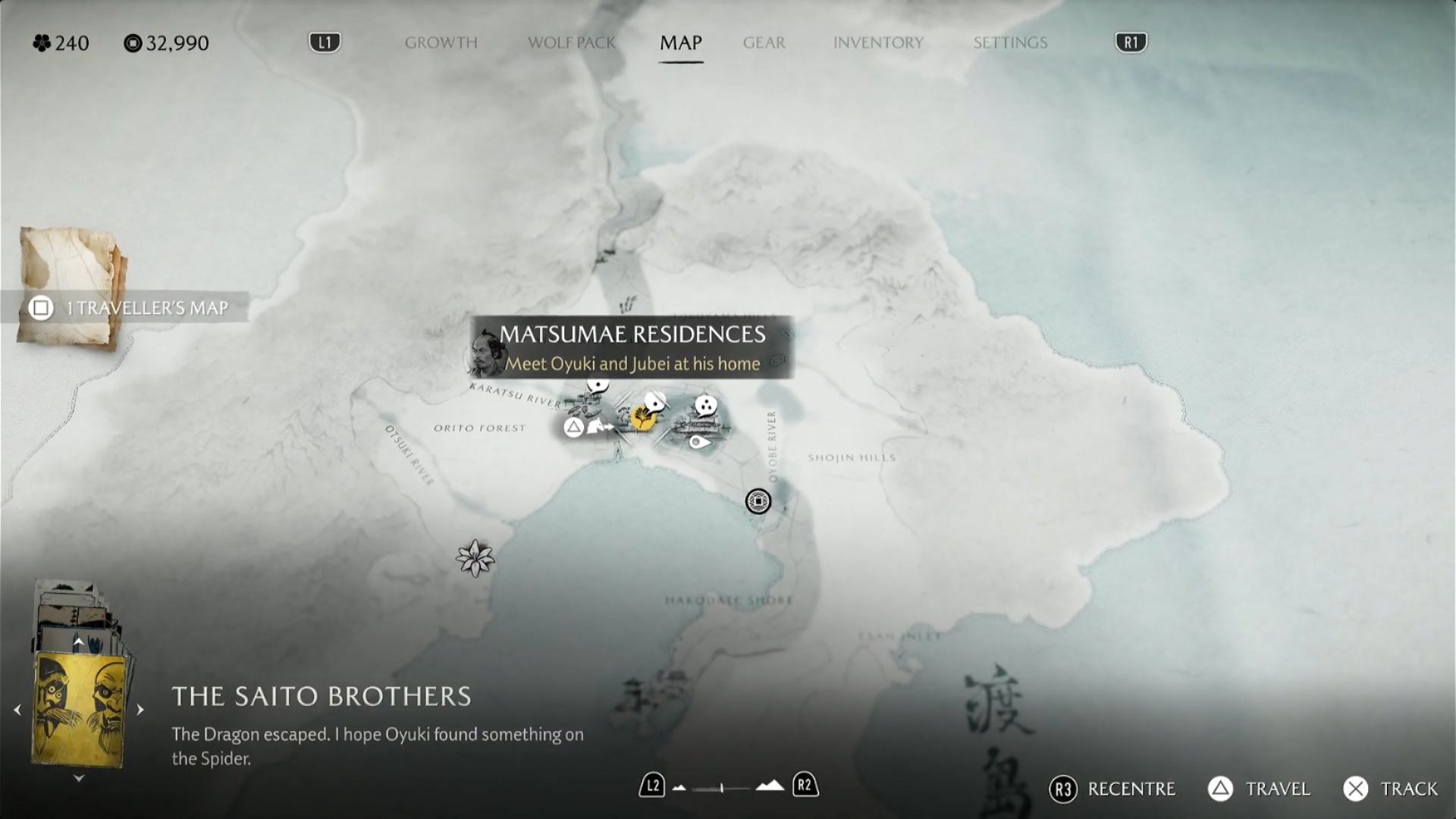
Task: Select the golden ginkgo leaf quest marker
Action: [643, 417]
